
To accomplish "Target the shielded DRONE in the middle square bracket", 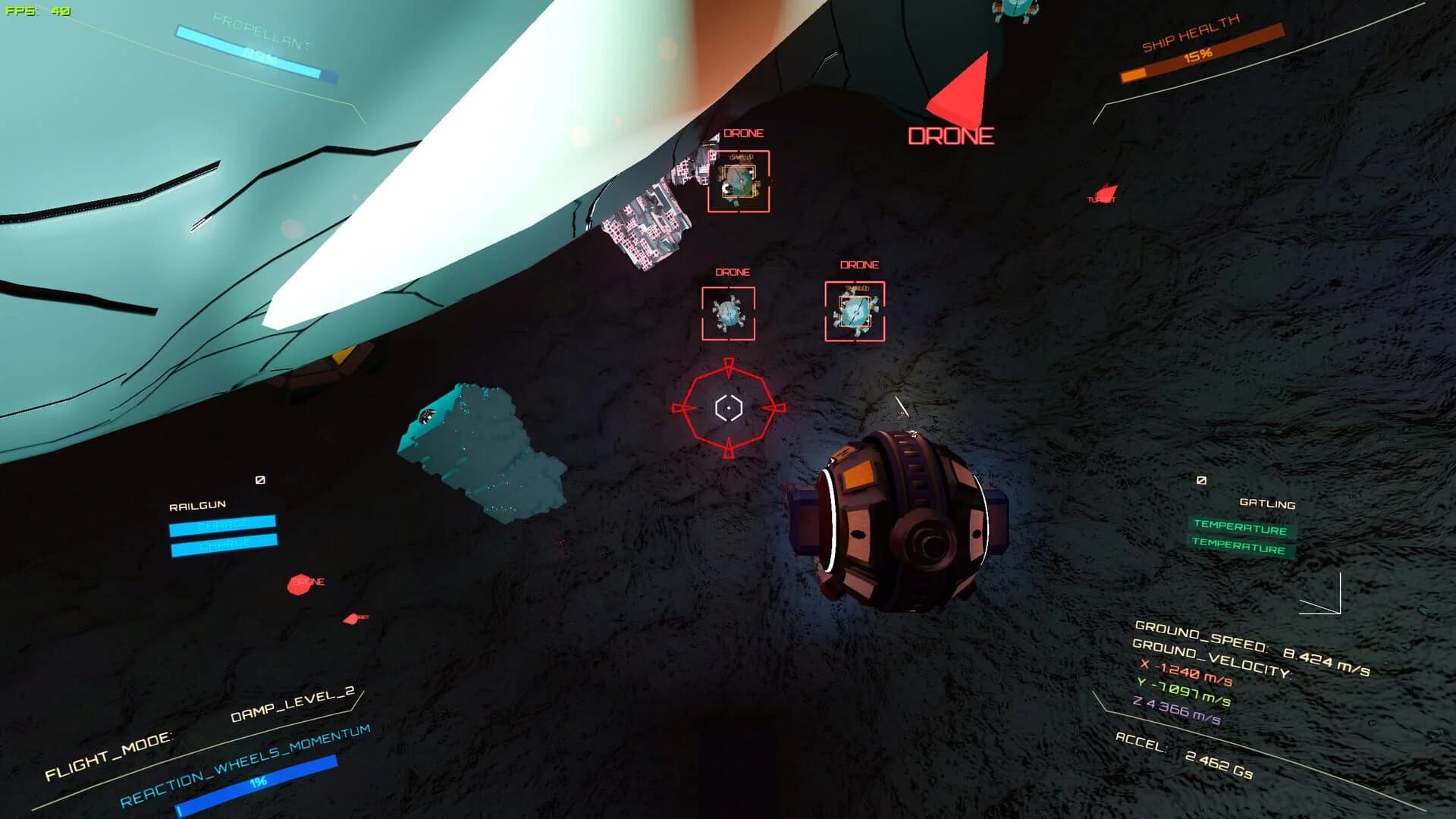I will coord(730,312).
